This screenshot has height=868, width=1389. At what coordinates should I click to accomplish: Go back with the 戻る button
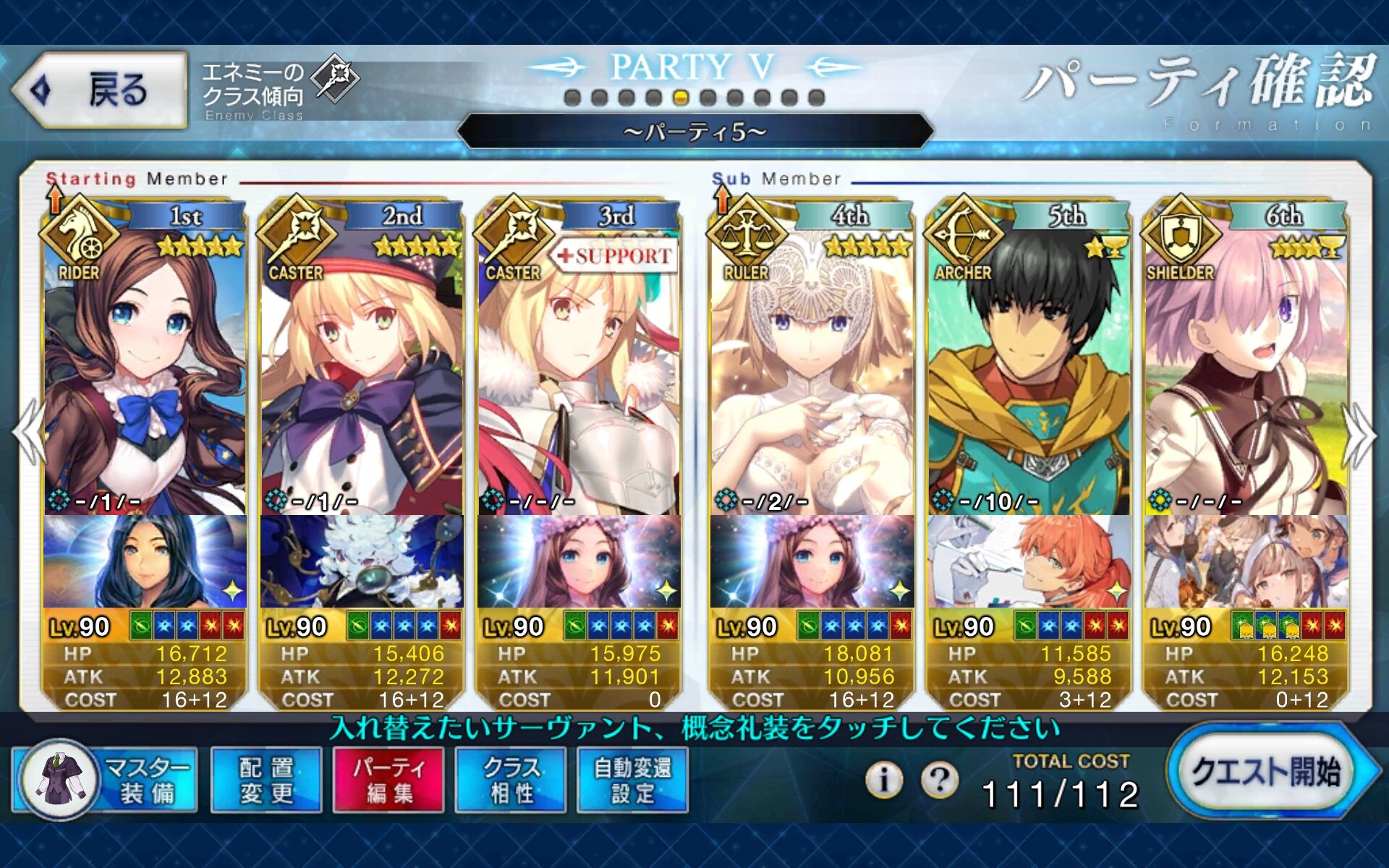pos(100,90)
